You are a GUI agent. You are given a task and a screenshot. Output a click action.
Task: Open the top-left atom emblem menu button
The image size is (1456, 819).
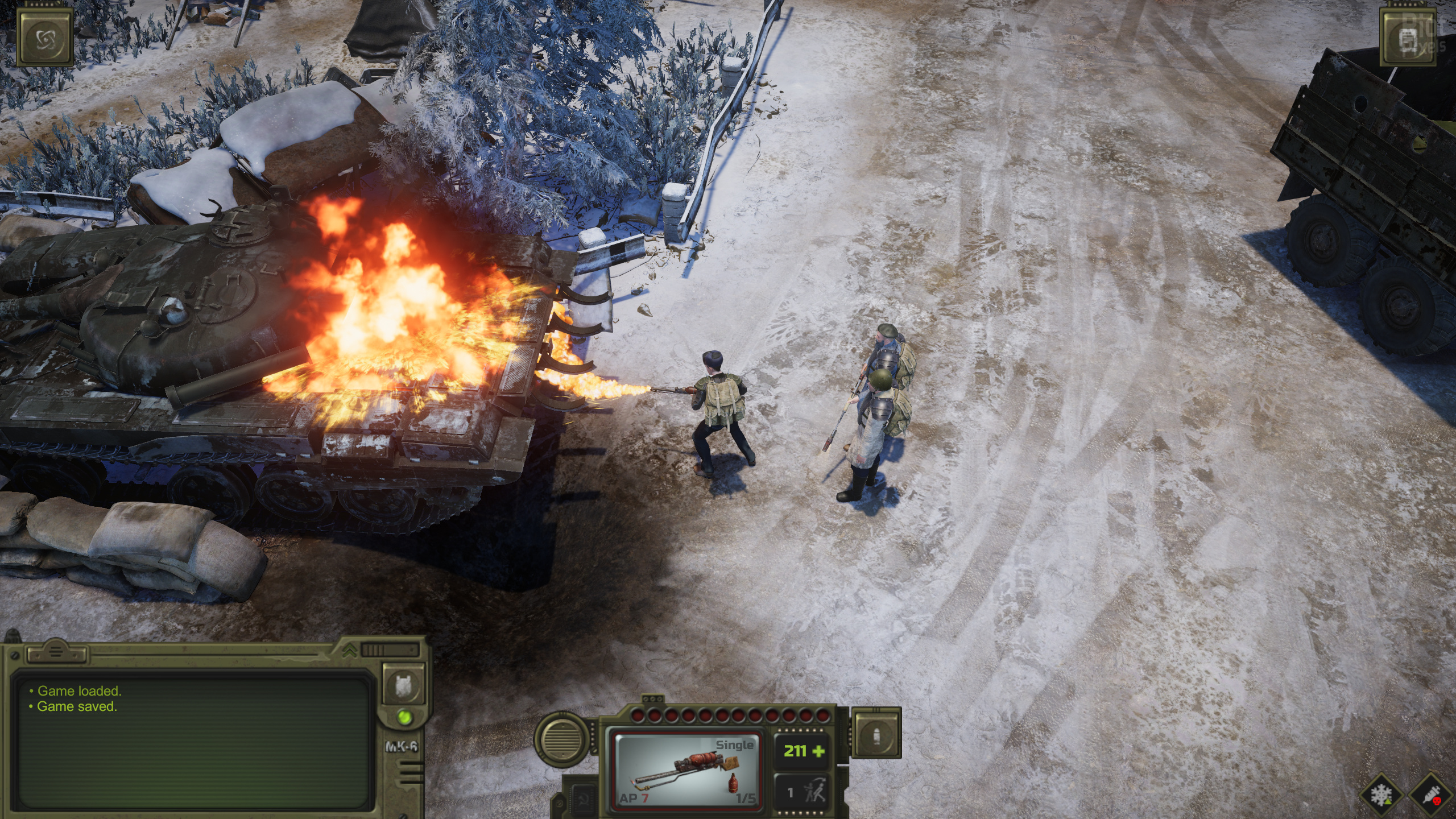pos(45,38)
